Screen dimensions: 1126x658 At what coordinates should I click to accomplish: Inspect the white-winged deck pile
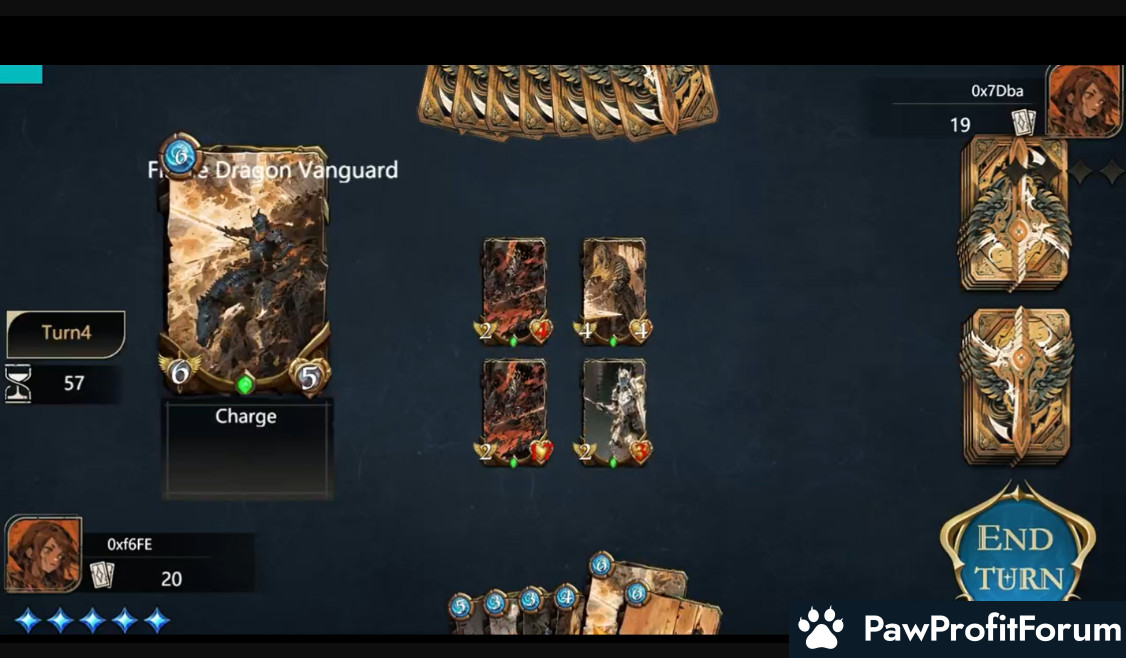[1015, 386]
